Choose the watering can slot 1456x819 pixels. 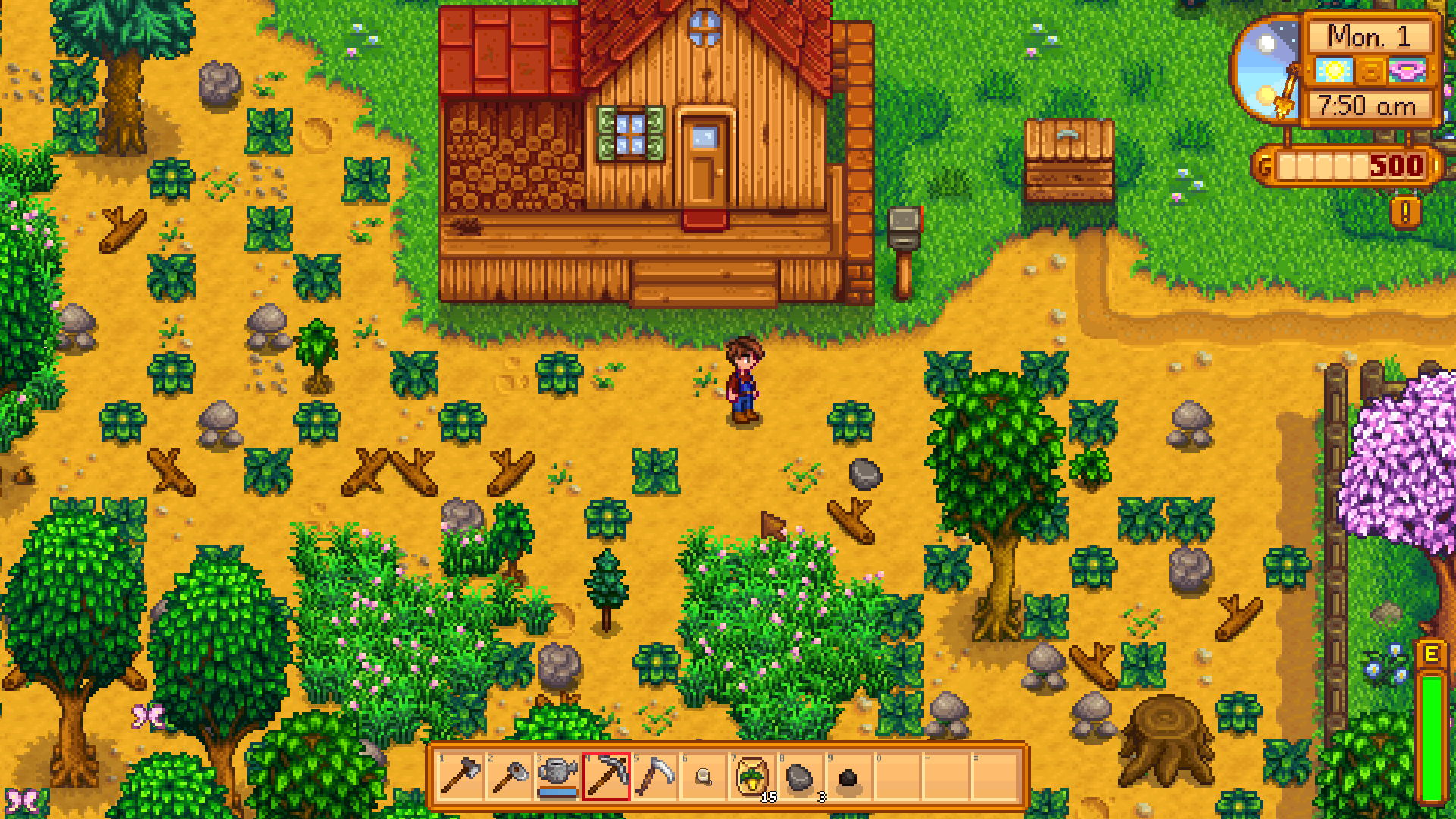coord(558,777)
